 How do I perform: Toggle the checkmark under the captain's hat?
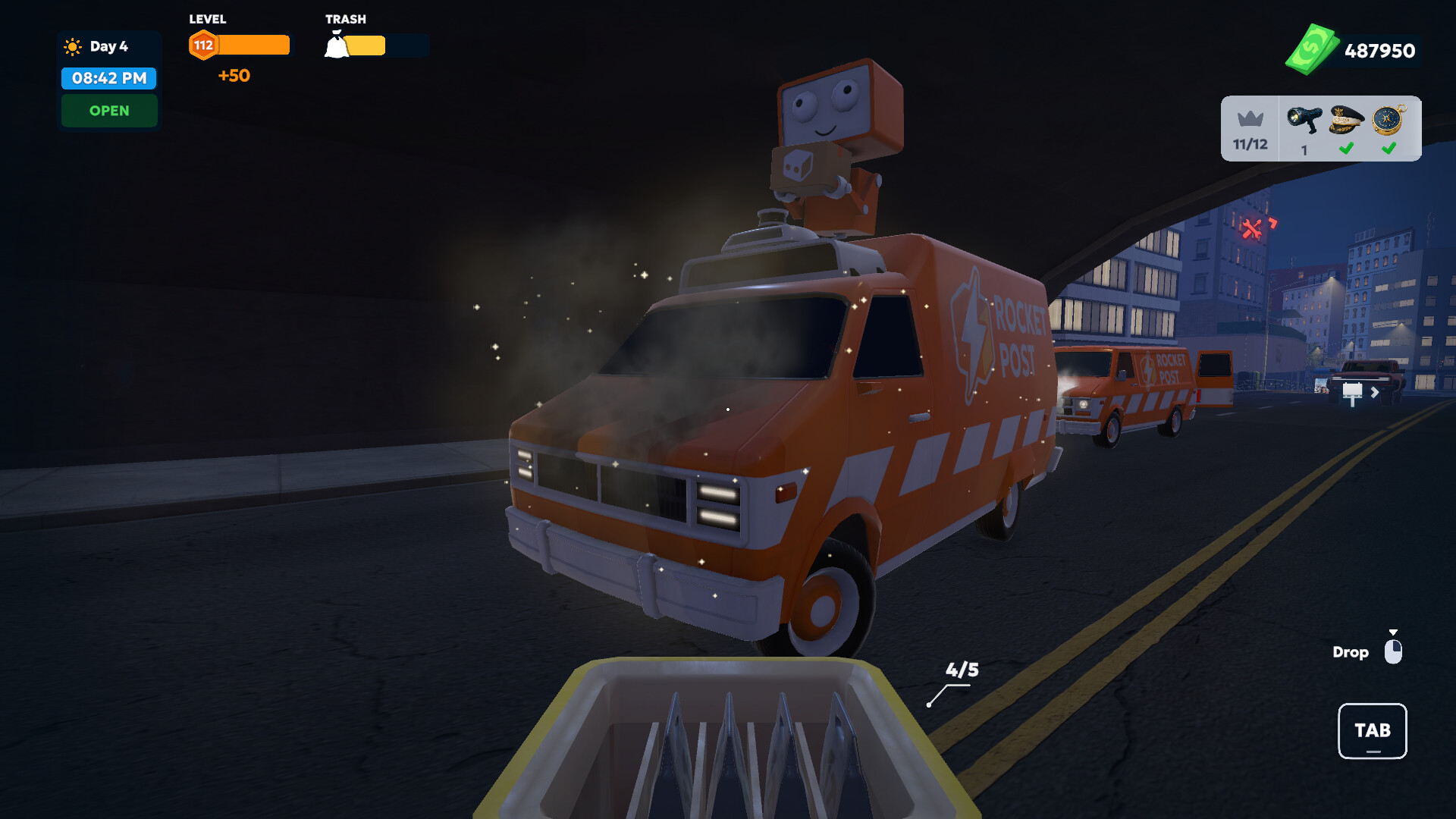pos(1345,149)
